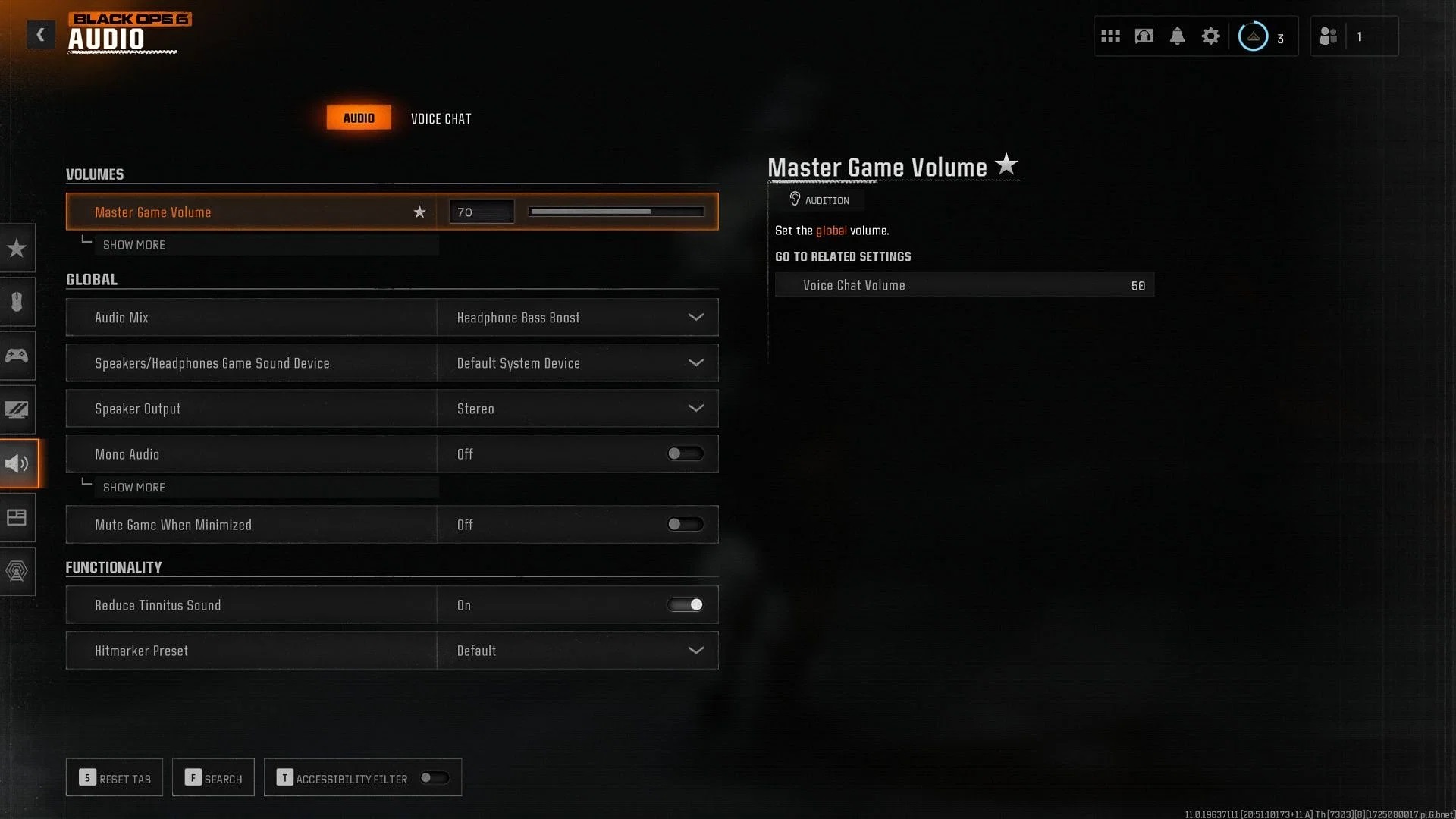Click the Master Game Volume value field
This screenshot has height=819, width=1456.
tap(482, 212)
